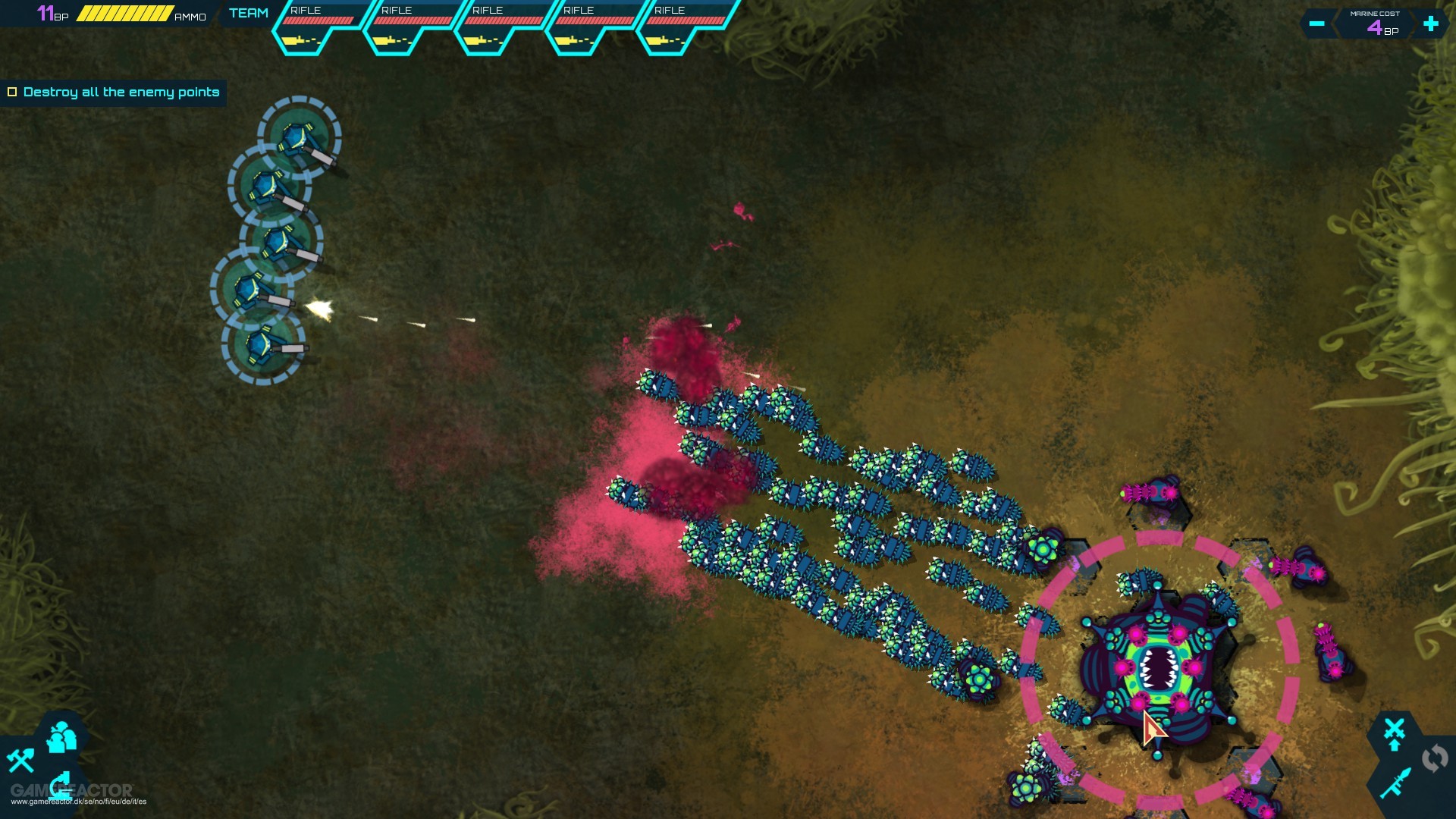Select the crossed hammer and shovel build tool
The image size is (1456, 819).
coord(21,762)
